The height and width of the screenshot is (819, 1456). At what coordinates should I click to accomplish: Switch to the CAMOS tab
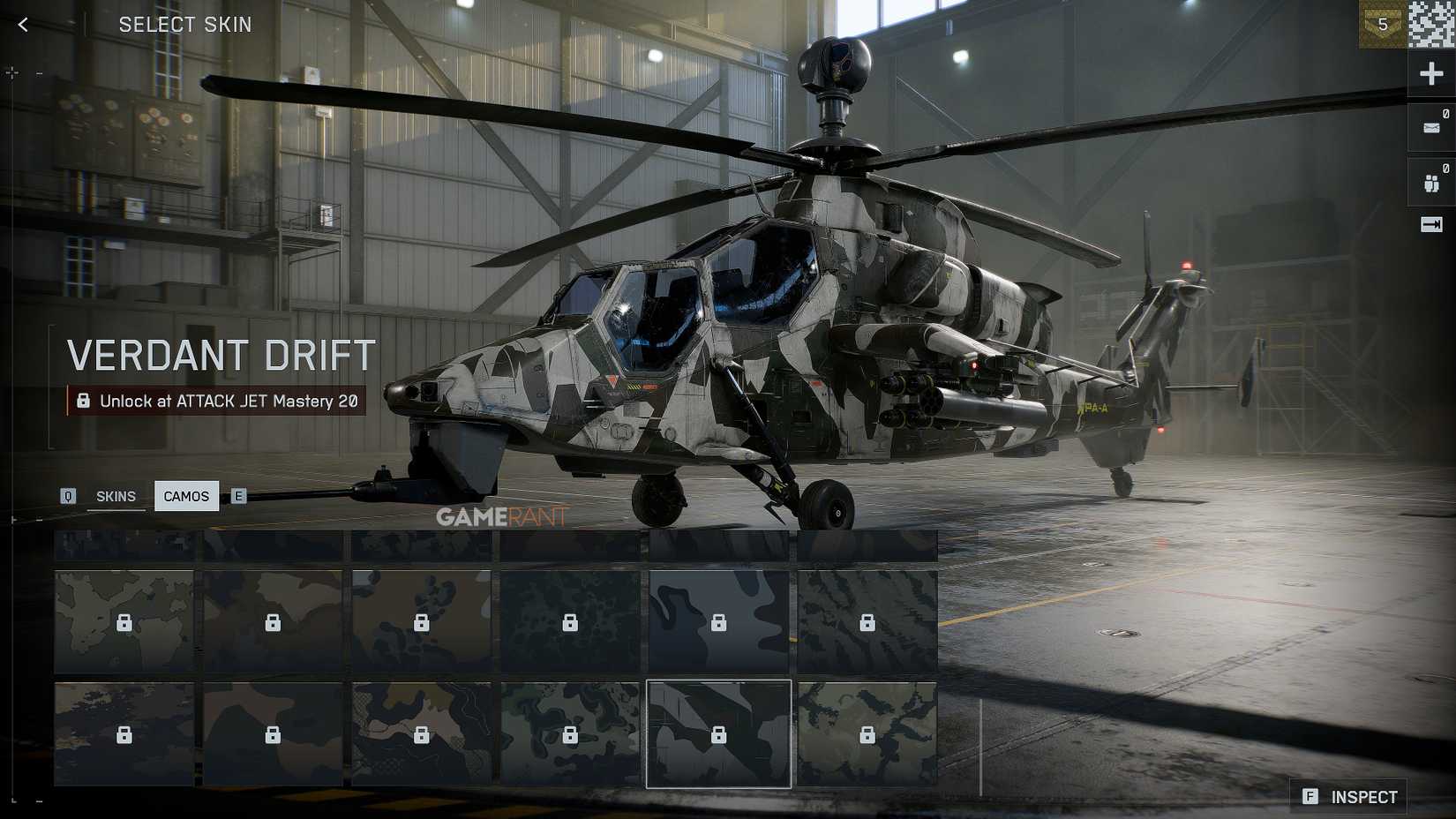(186, 496)
